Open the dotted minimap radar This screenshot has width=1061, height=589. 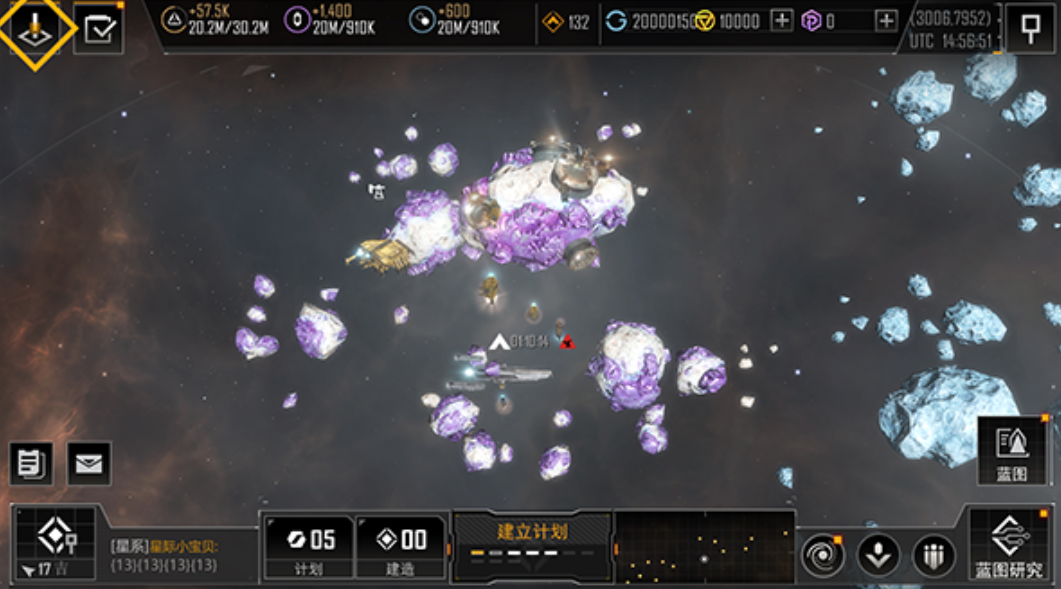704,546
